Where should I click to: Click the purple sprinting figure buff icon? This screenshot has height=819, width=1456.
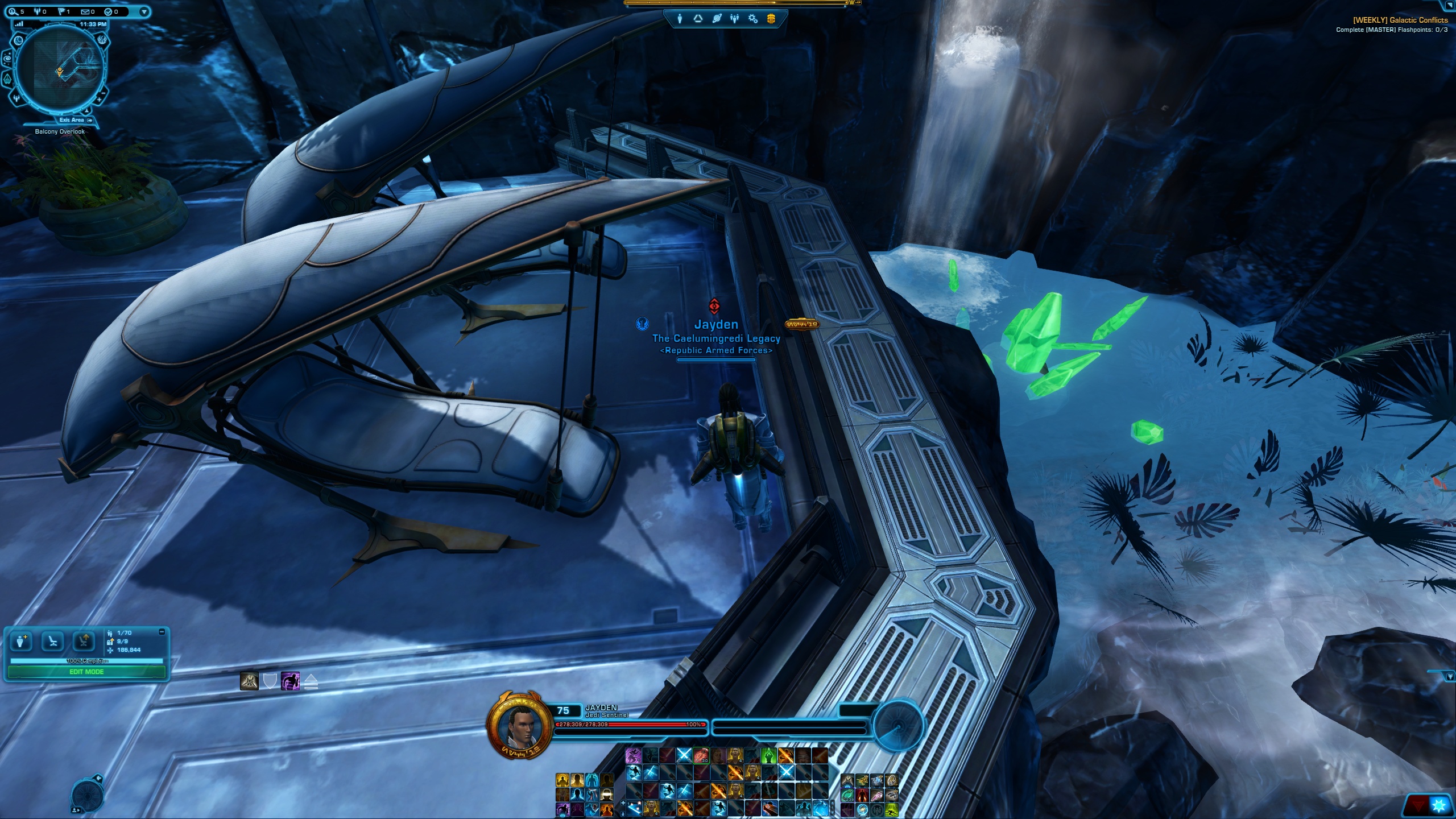(x=290, y=681)
